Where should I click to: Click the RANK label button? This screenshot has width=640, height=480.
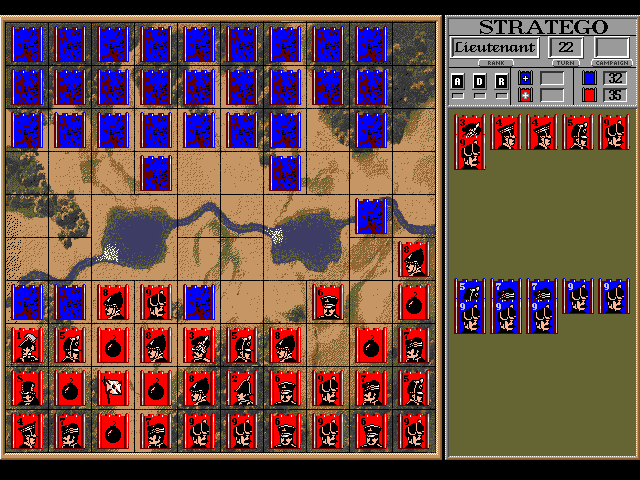pos(494,63)
